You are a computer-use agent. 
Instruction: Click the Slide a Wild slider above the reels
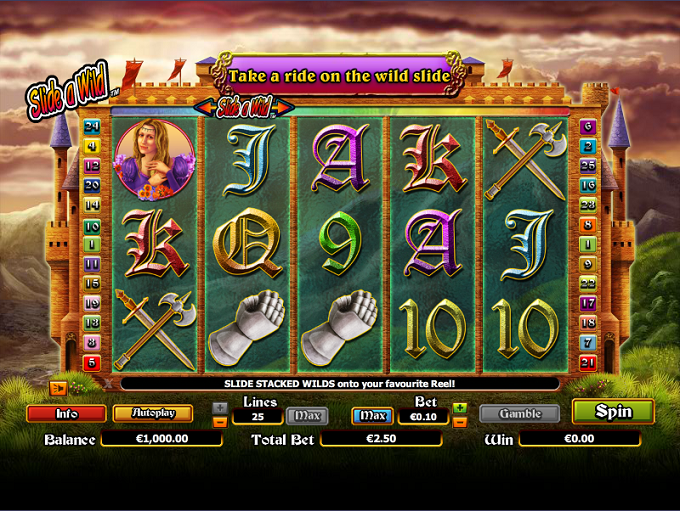click(243, 106)
